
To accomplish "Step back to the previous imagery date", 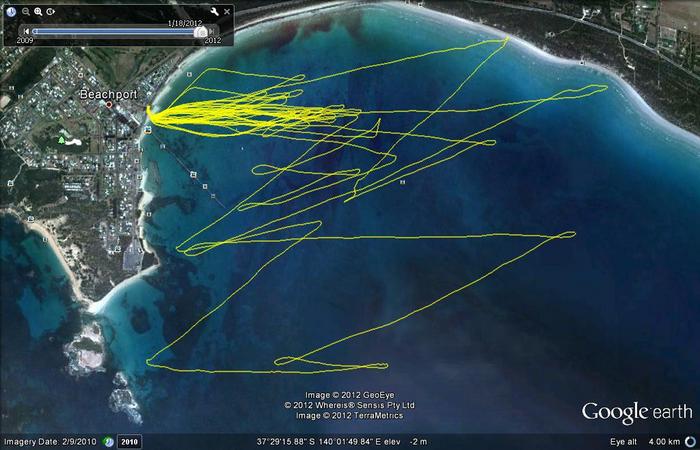I will point(27,31).
